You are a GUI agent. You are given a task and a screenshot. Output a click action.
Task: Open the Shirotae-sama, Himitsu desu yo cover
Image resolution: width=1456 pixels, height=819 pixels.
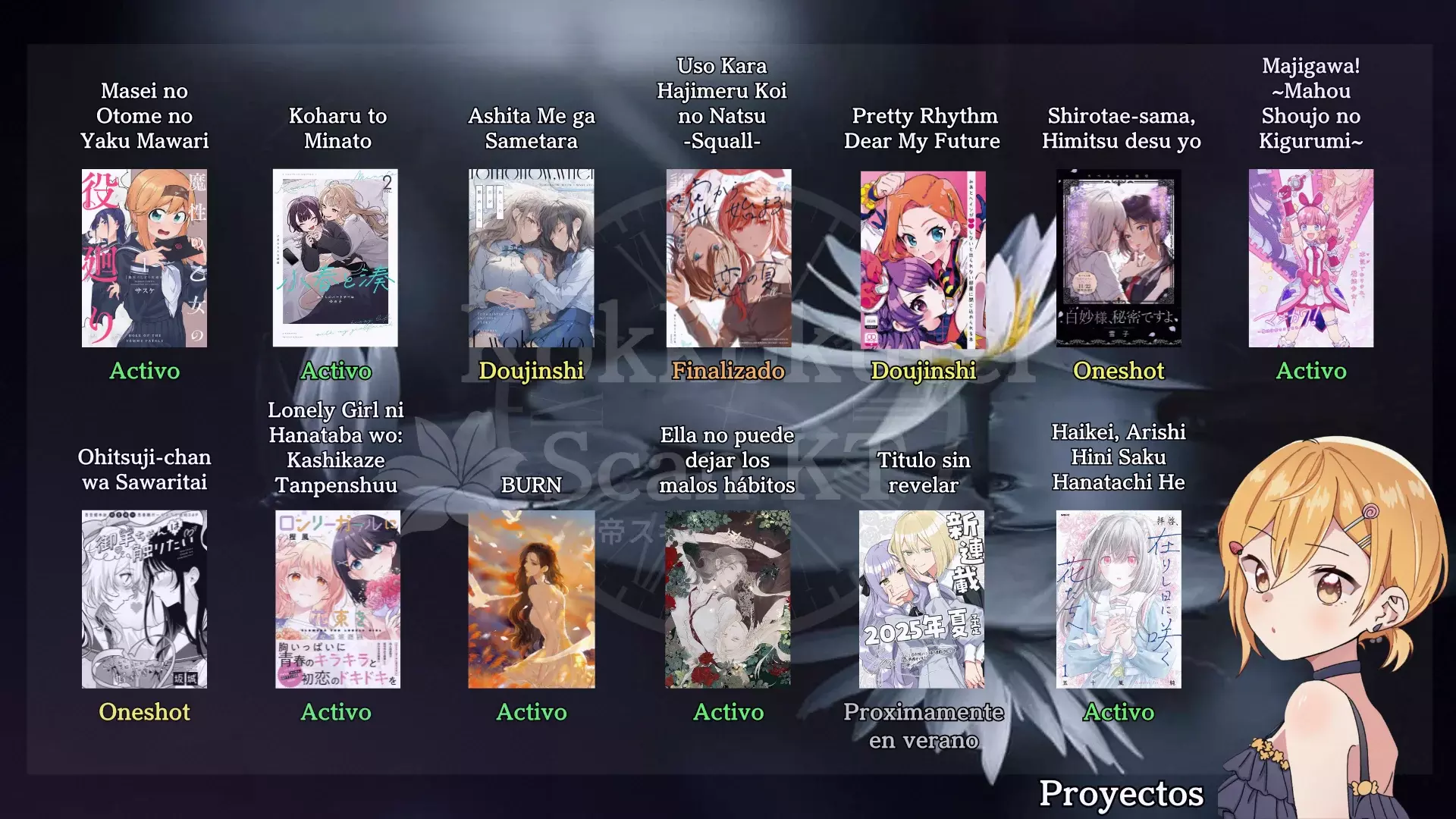(1119, 258)
